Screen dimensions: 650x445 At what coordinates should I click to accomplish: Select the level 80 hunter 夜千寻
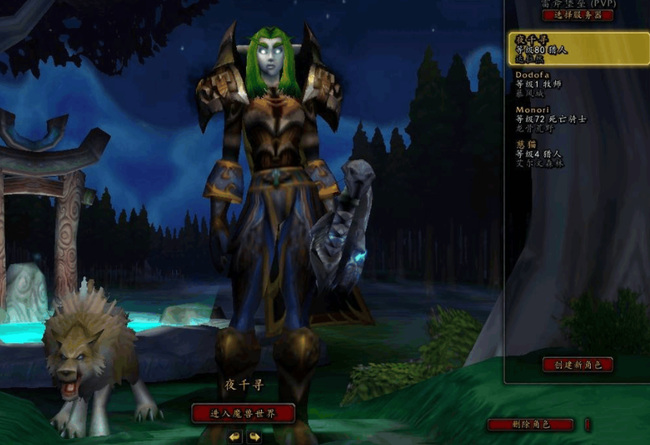577,48
